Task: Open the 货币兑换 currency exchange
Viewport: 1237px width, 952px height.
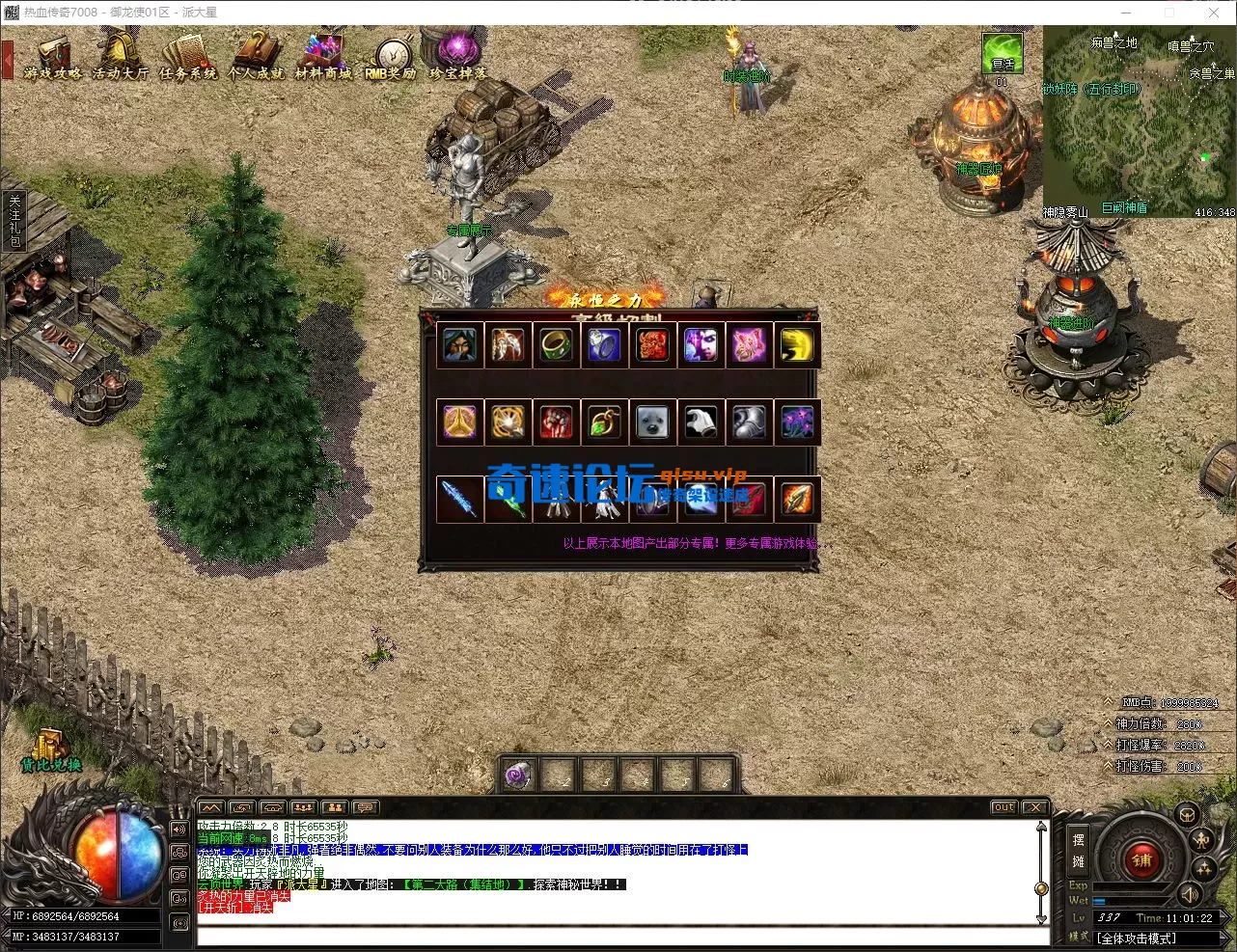Action: click(51, 750)
